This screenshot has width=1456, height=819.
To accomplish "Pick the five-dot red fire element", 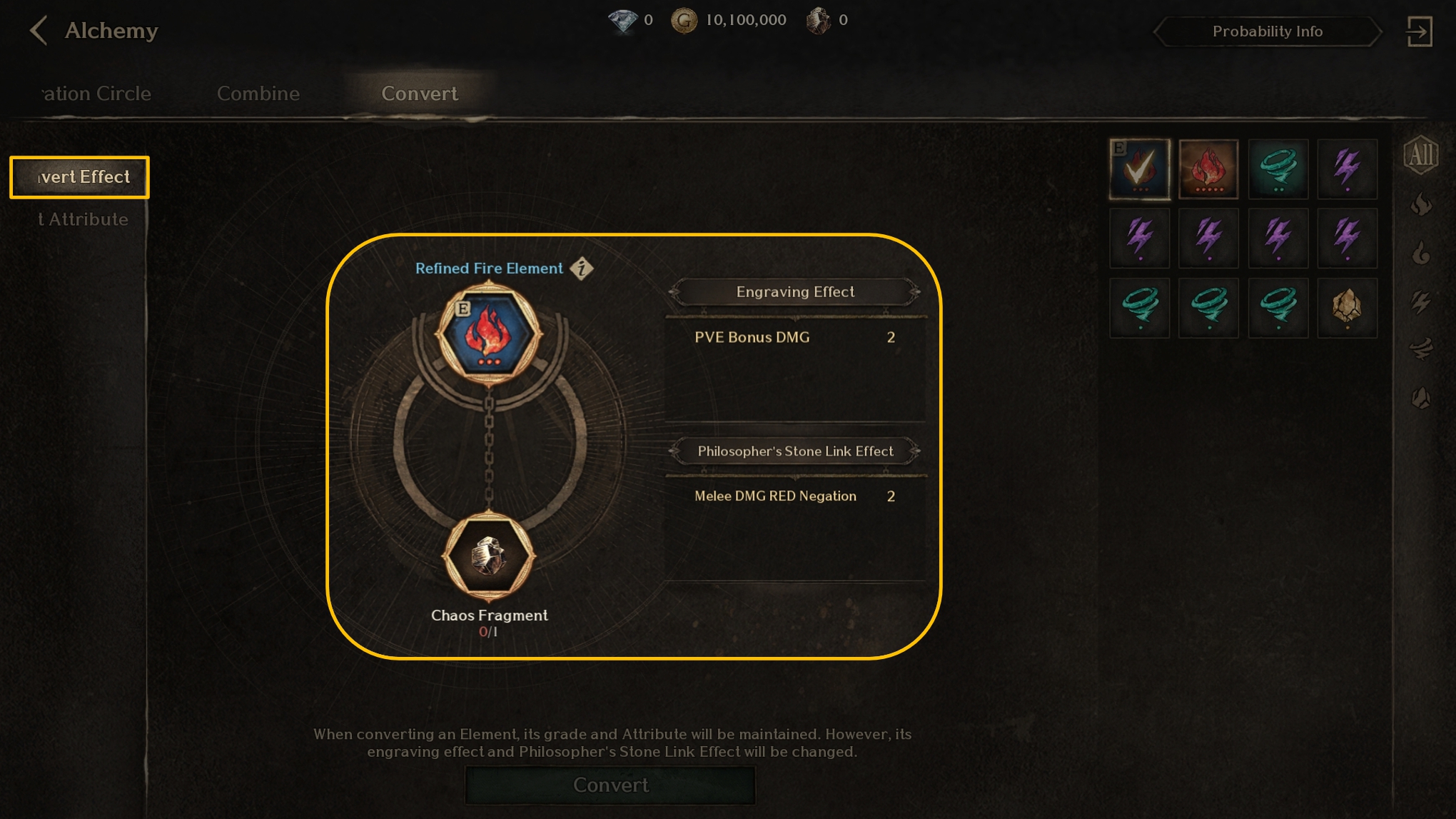I will pos(1208,169).
